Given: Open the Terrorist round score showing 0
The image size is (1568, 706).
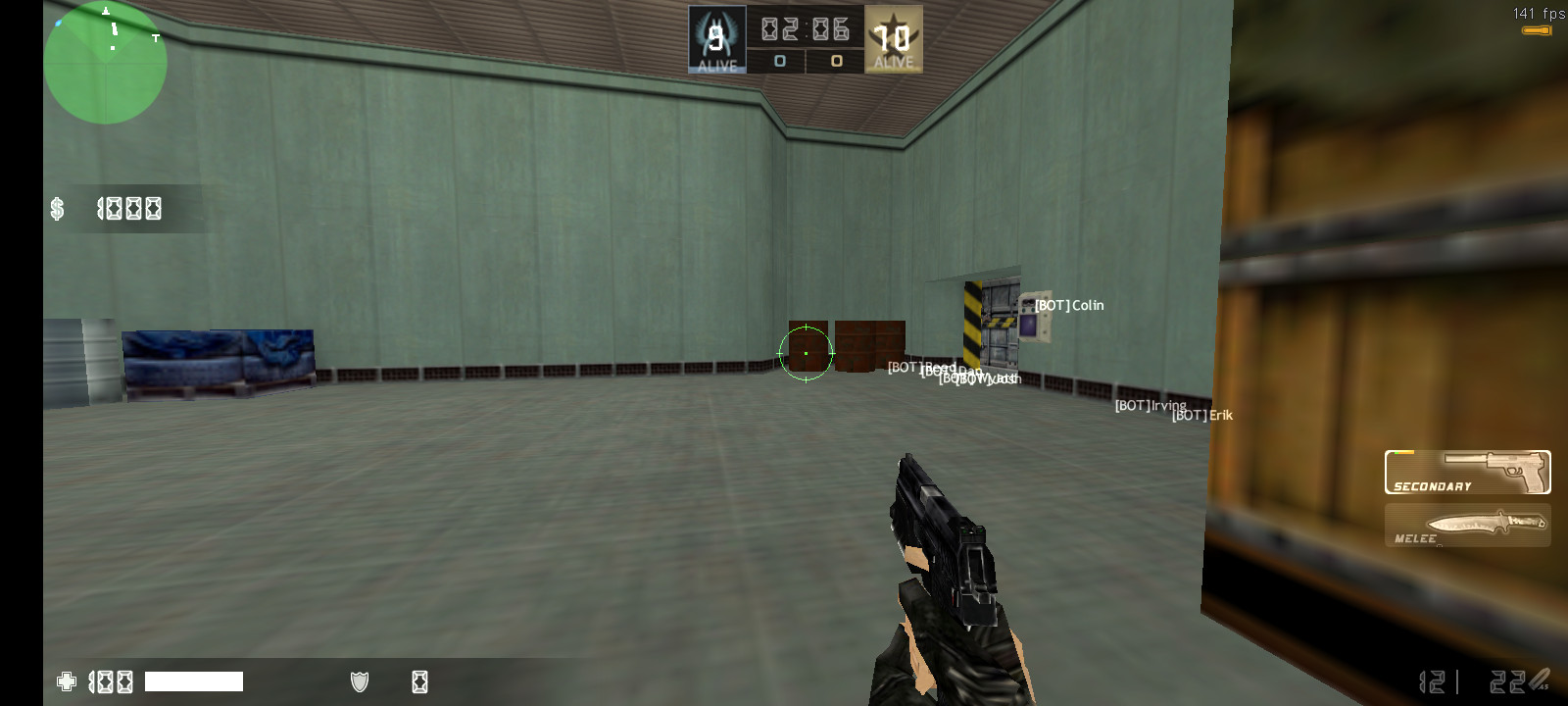Looking at the screenshot, I should click(836, 61).
